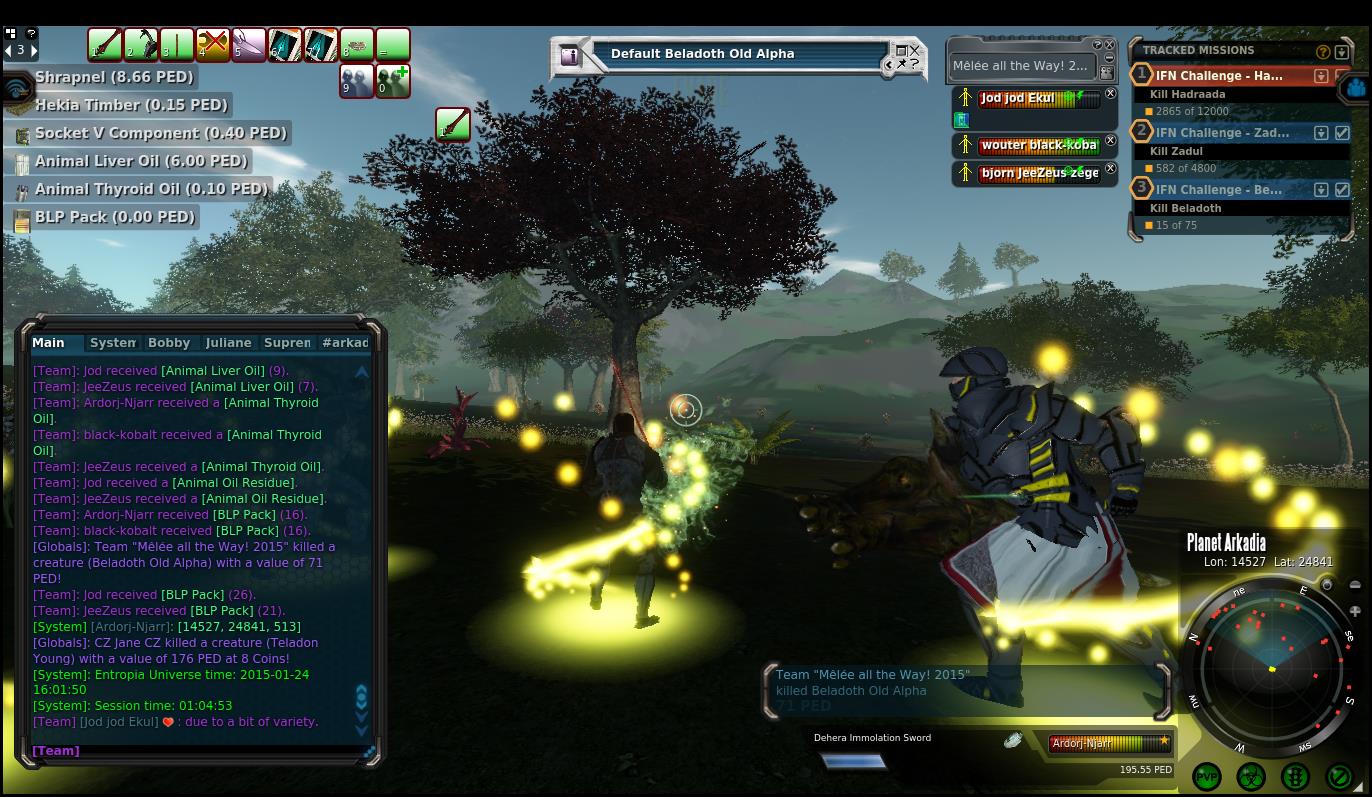Open Tracked Missions help question mark

click(1323, 51)
